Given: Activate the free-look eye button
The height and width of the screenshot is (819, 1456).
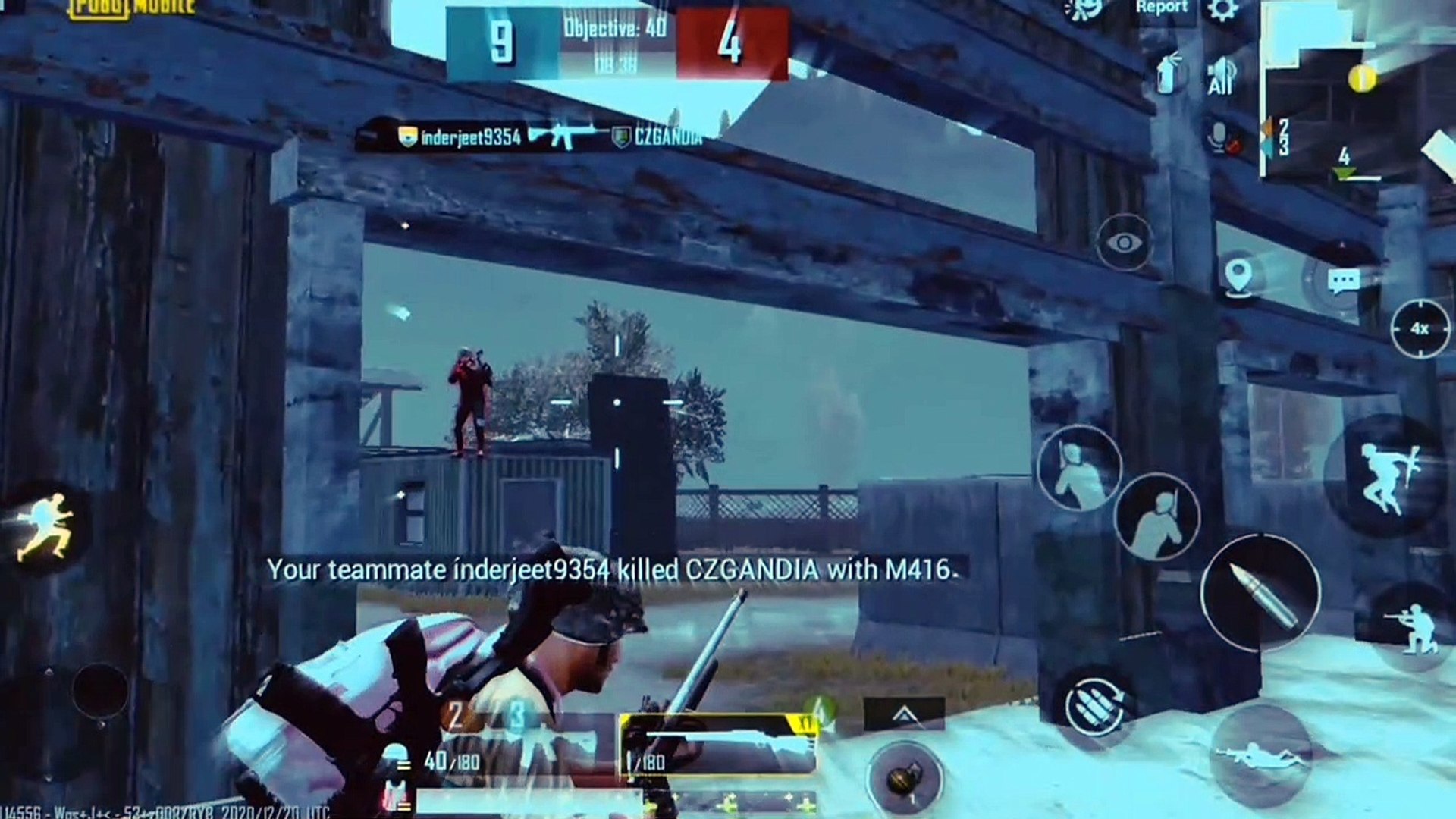Looking at the screenshot, I should (x=1124, y=243).
